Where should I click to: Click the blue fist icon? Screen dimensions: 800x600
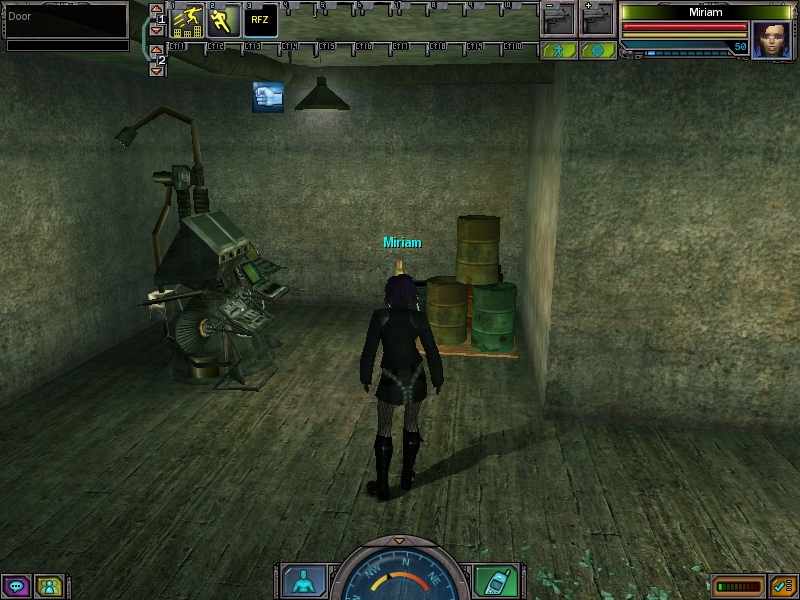coord(267,97)
